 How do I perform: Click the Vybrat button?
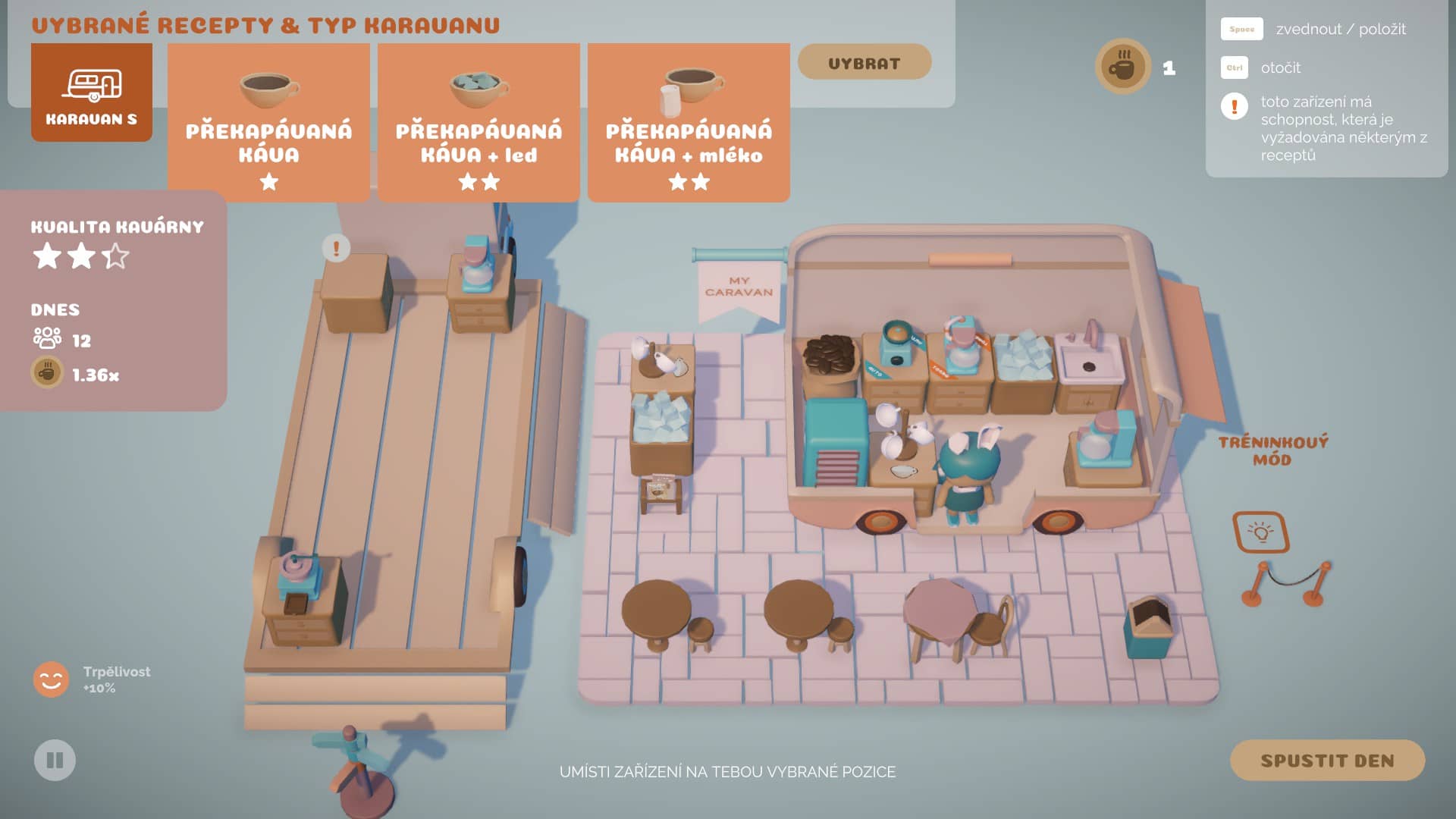[864, 62]
